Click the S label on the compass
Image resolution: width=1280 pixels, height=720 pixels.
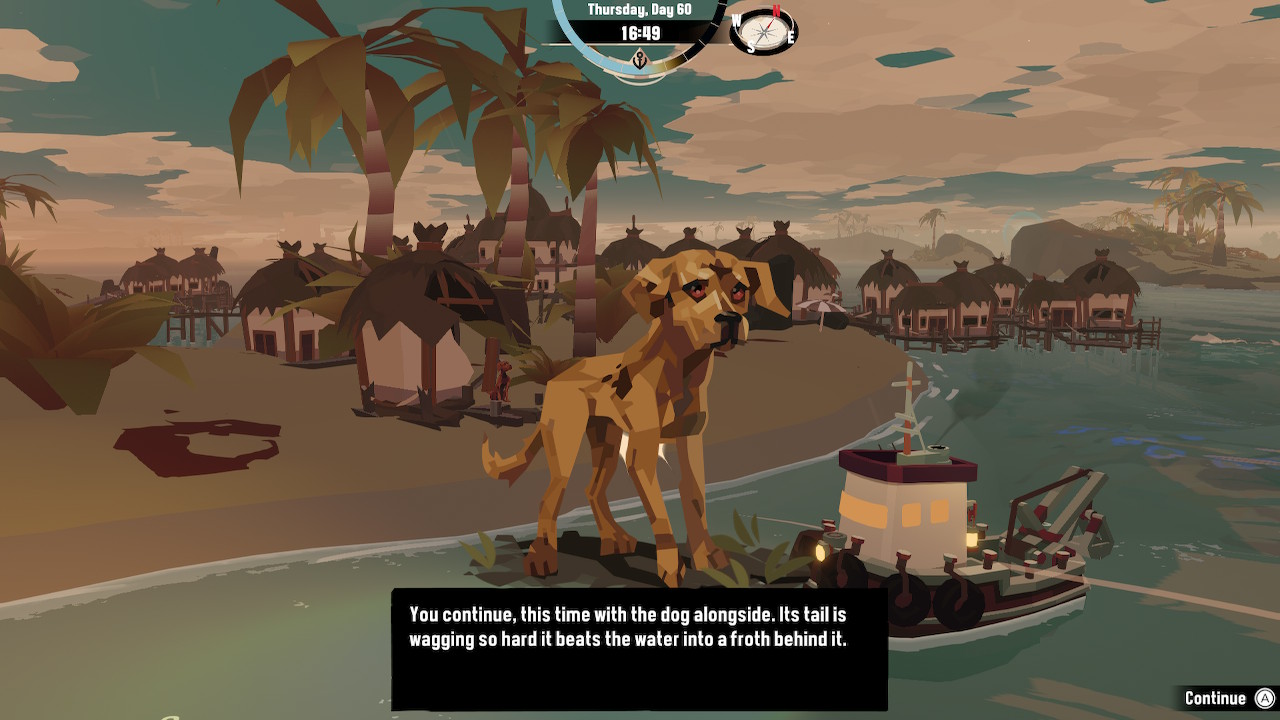click(752, 47)
